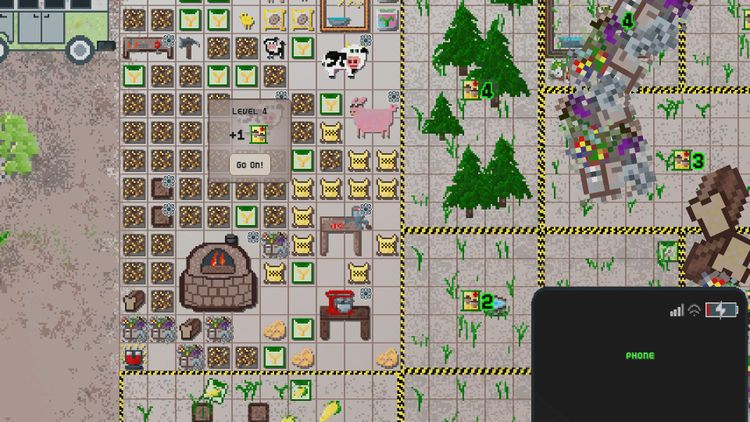Viewport: 750px width, 422px height.
Task: Click the Go On! button
Action: tap(249, 165)
